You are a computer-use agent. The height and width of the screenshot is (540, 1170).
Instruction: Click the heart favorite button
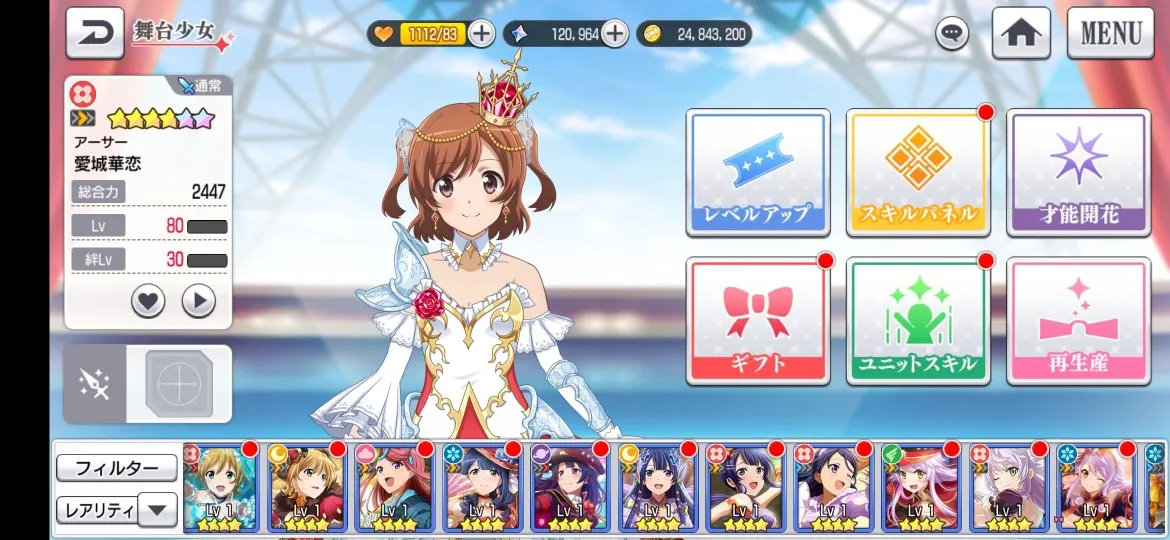click(148, 300)
